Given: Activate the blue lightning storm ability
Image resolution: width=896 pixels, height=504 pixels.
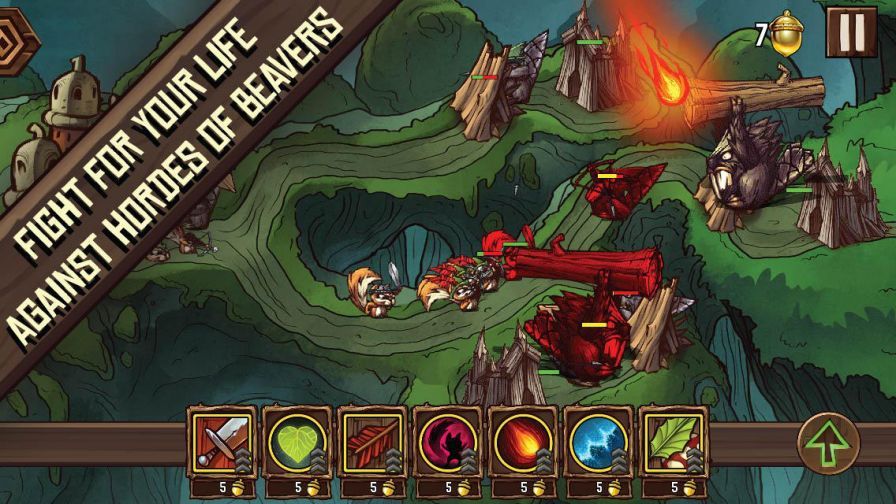Looking at the screenshot, I should (597, 440).
